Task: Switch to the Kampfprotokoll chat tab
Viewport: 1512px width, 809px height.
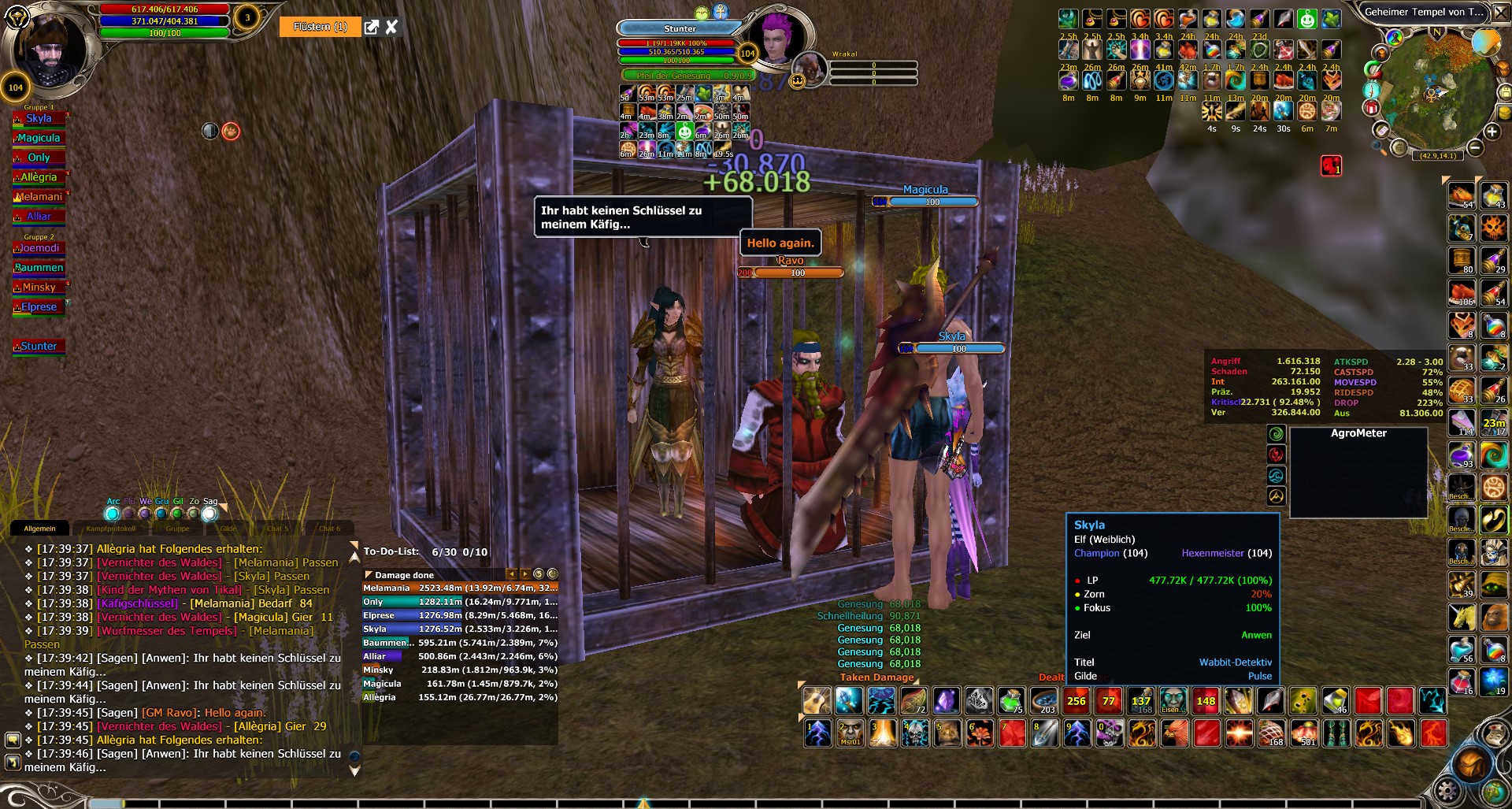Action: click(x=110, y=529)
